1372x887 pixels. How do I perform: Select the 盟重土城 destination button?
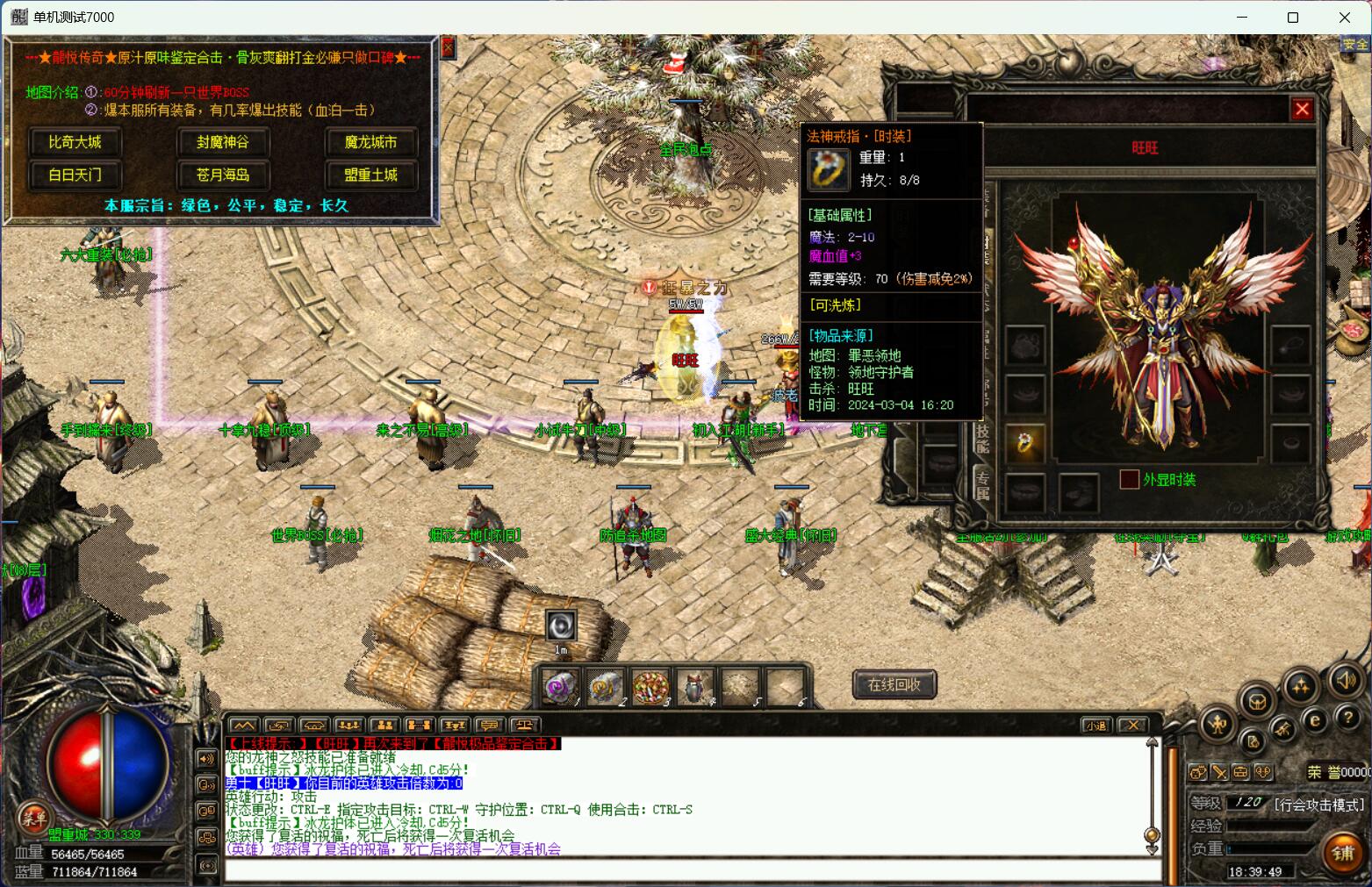click(370, 175)
